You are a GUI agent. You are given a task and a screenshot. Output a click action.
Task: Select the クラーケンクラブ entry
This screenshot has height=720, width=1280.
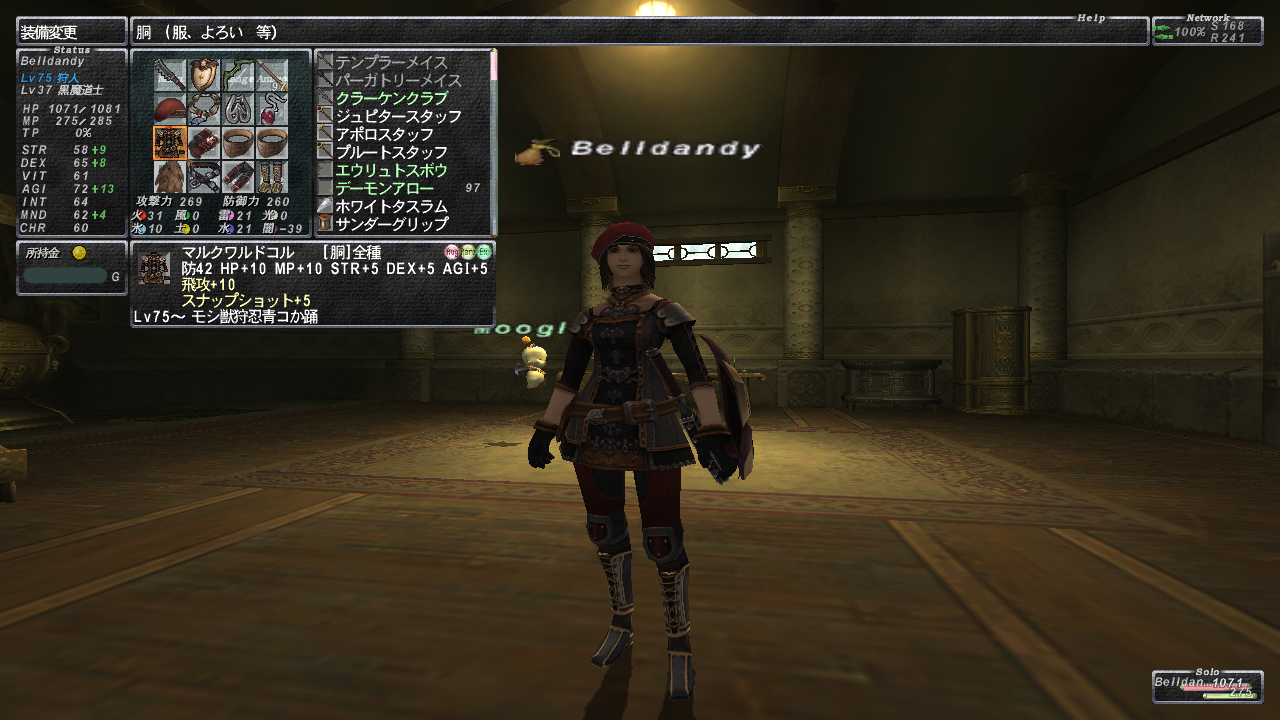pyautogui.click(x=391, y=98)
